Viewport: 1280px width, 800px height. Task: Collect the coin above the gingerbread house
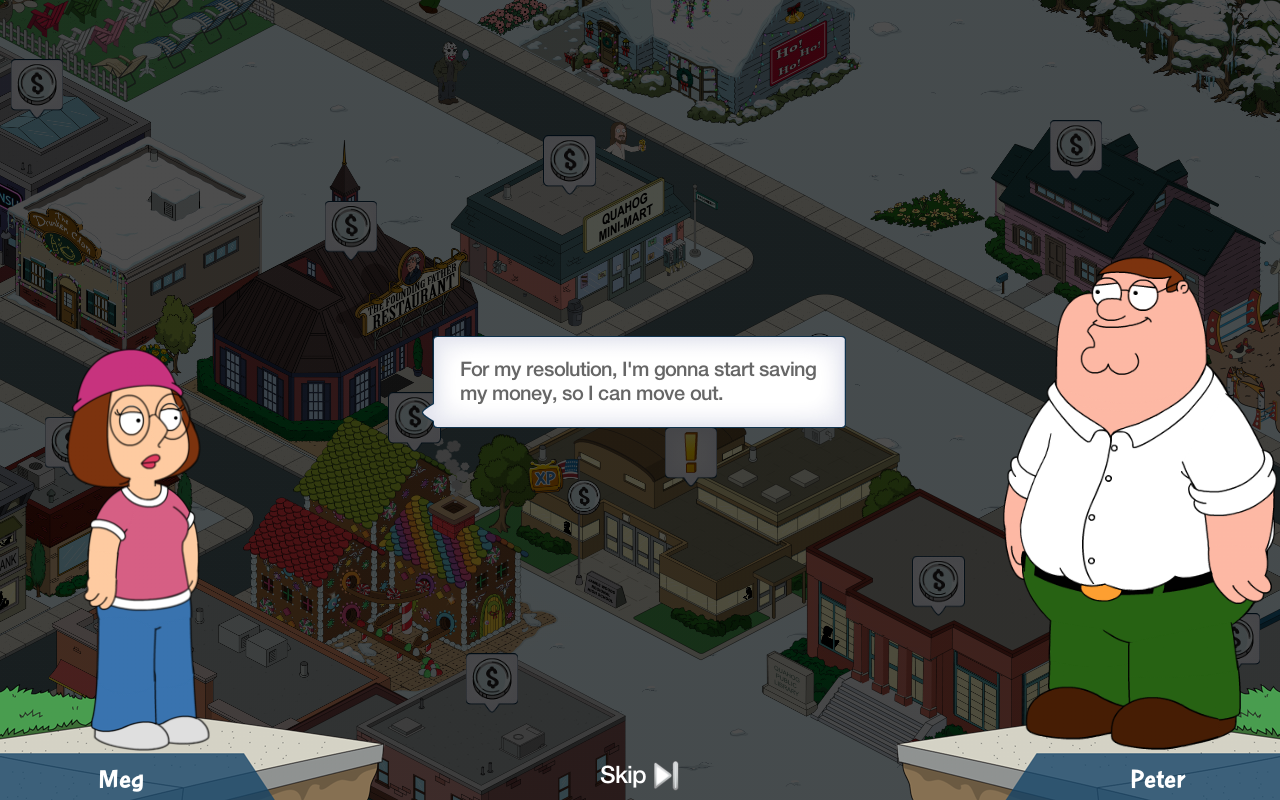coord(413,417)
